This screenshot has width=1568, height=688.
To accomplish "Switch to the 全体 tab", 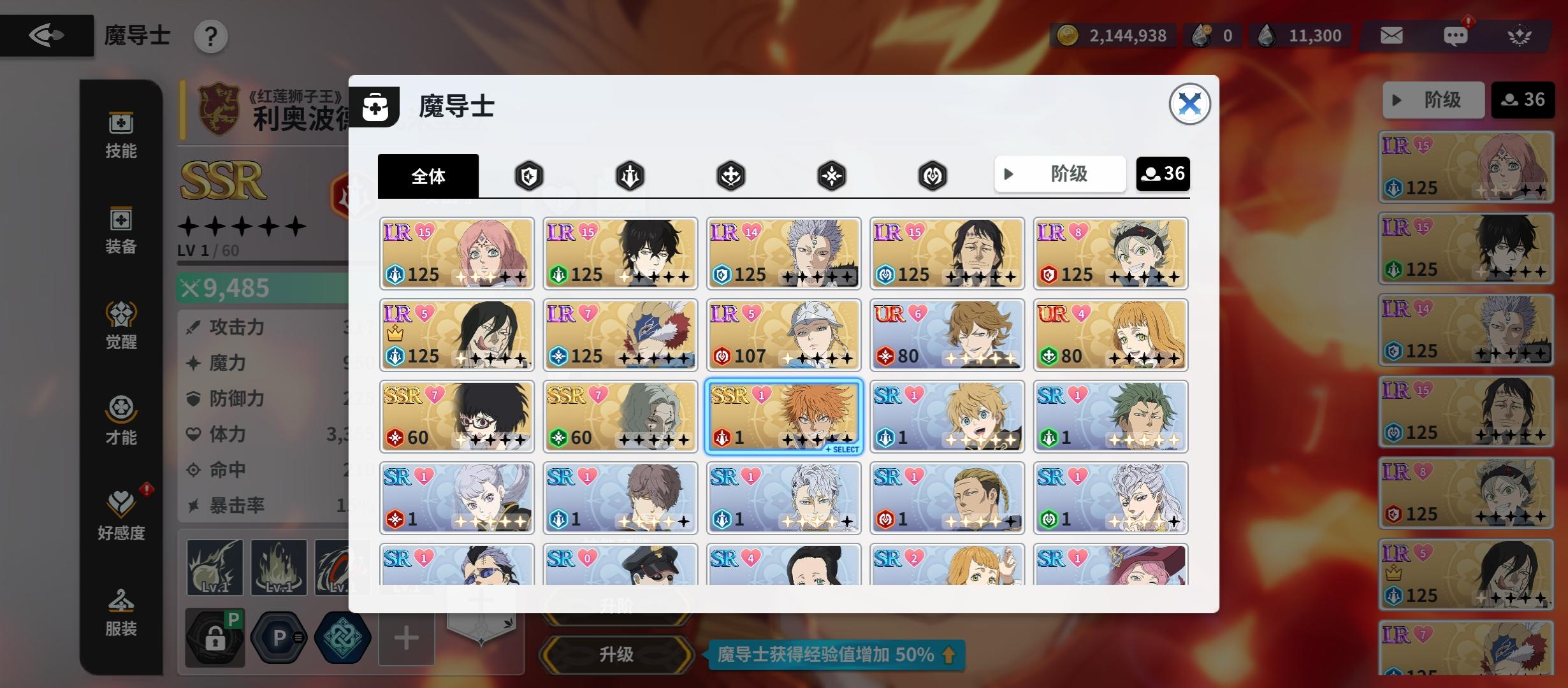I will (428, 175).
